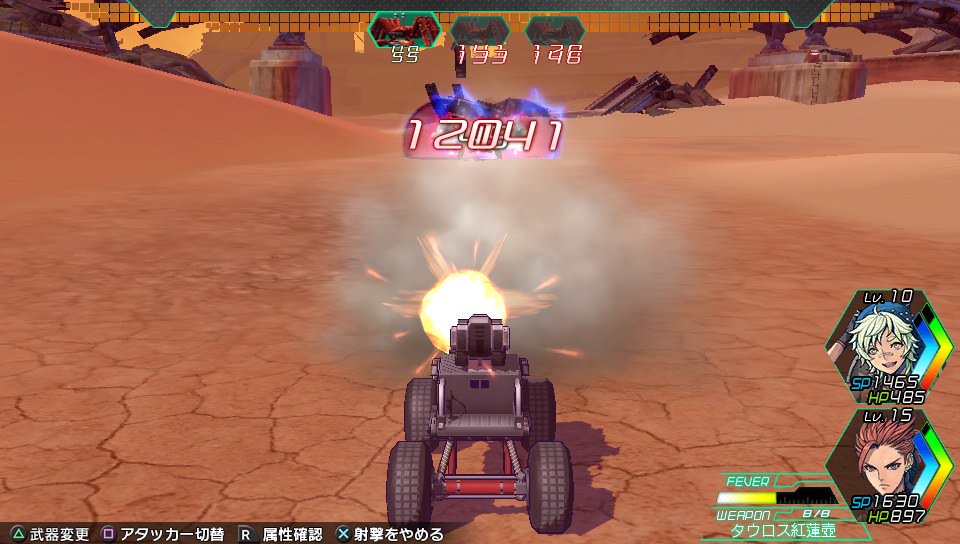Pick the enemy turn icon marked 146

[555, 31]
